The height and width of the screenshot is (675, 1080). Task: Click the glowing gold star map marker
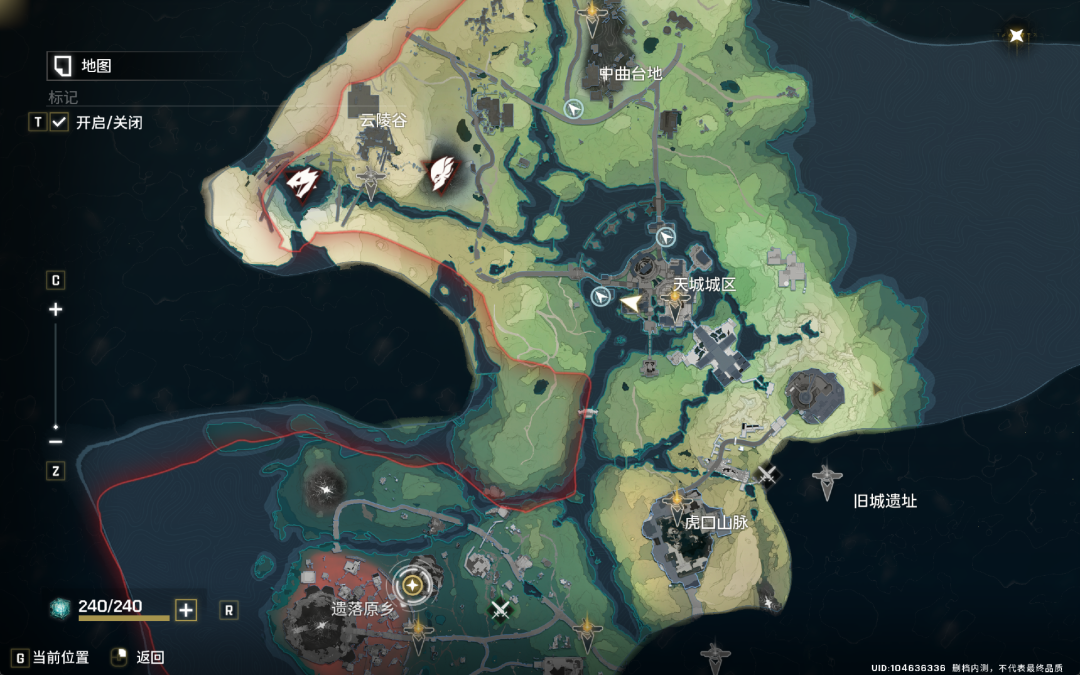tap(1017, 36)
